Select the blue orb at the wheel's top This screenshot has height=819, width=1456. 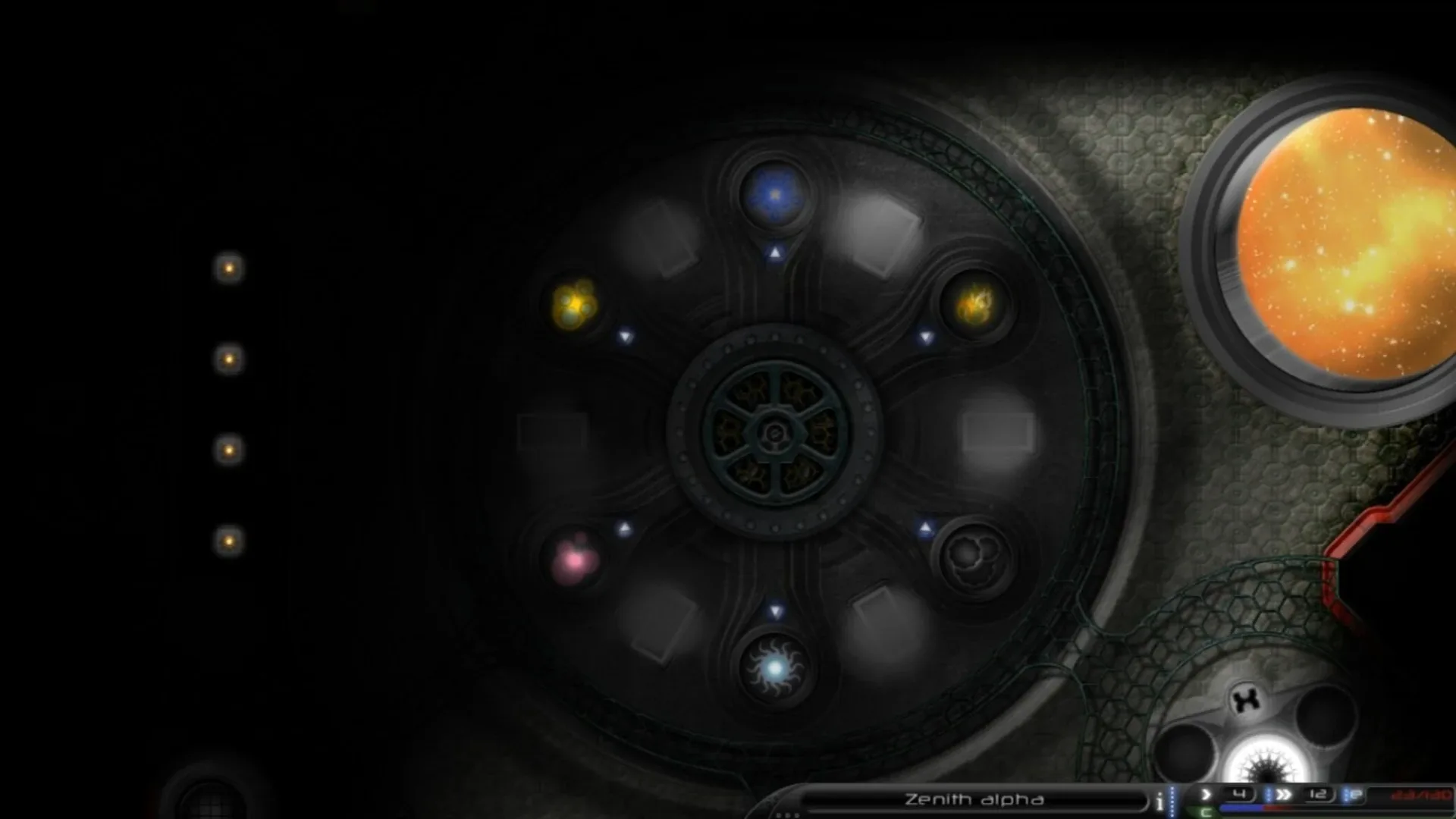(774, 195)
